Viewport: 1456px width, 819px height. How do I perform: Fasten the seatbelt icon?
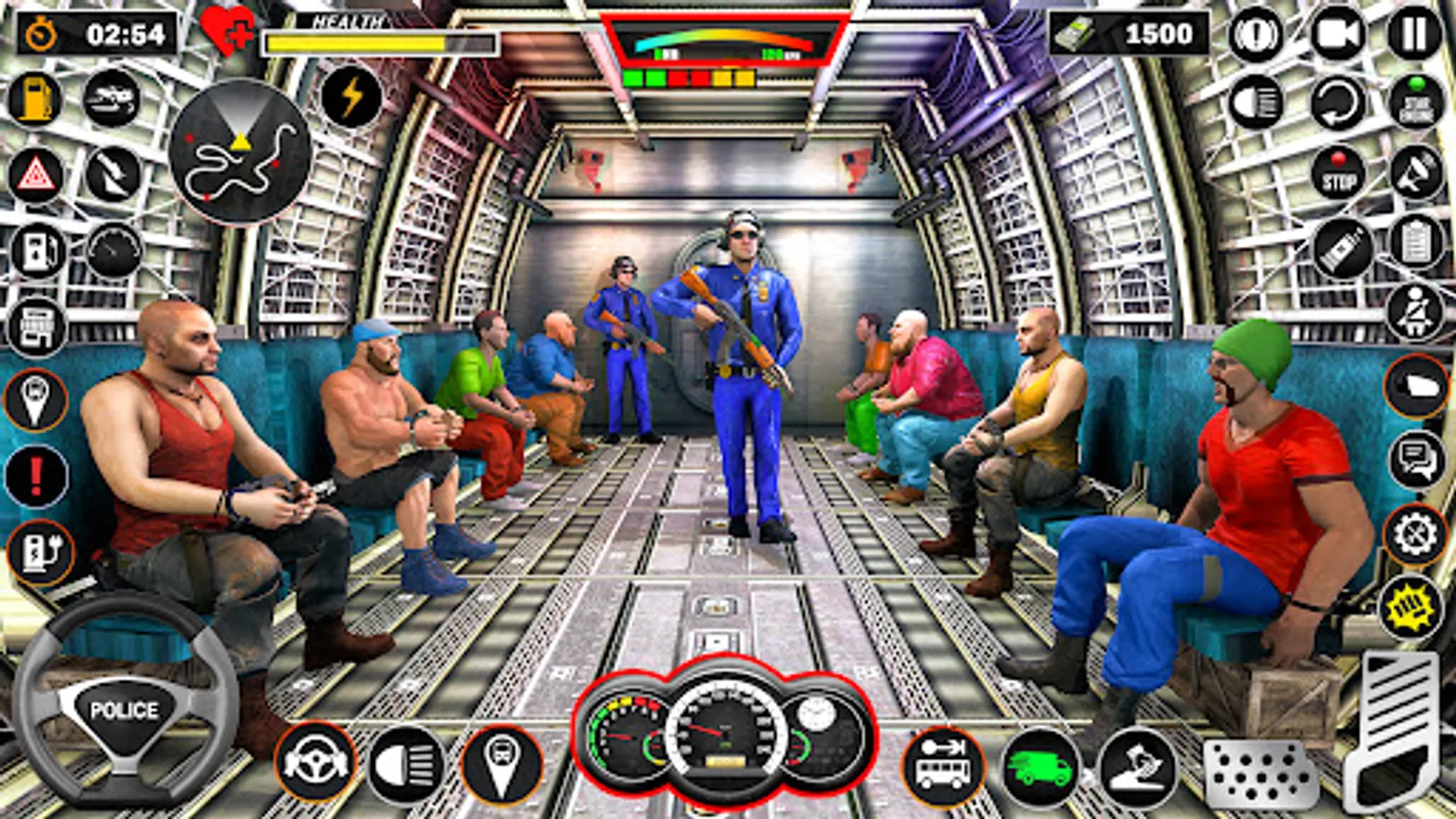pos(1414,311)
